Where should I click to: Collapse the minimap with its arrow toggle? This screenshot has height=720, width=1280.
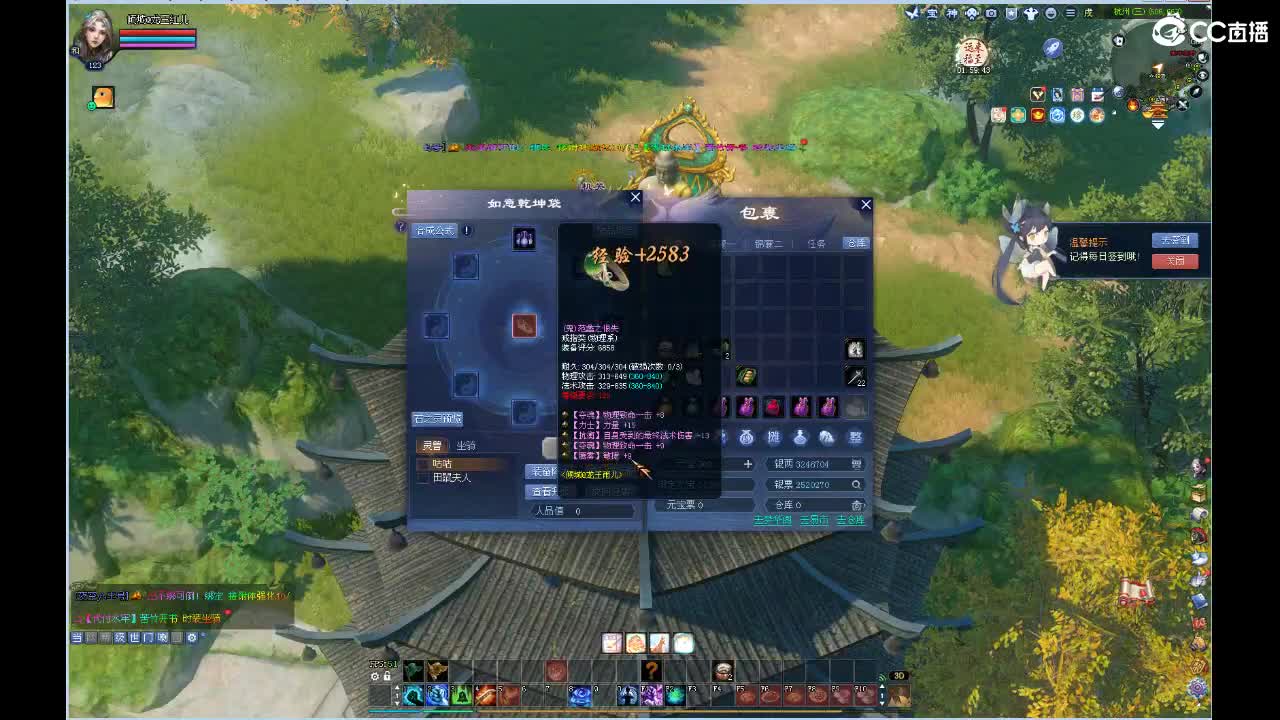1158,125
